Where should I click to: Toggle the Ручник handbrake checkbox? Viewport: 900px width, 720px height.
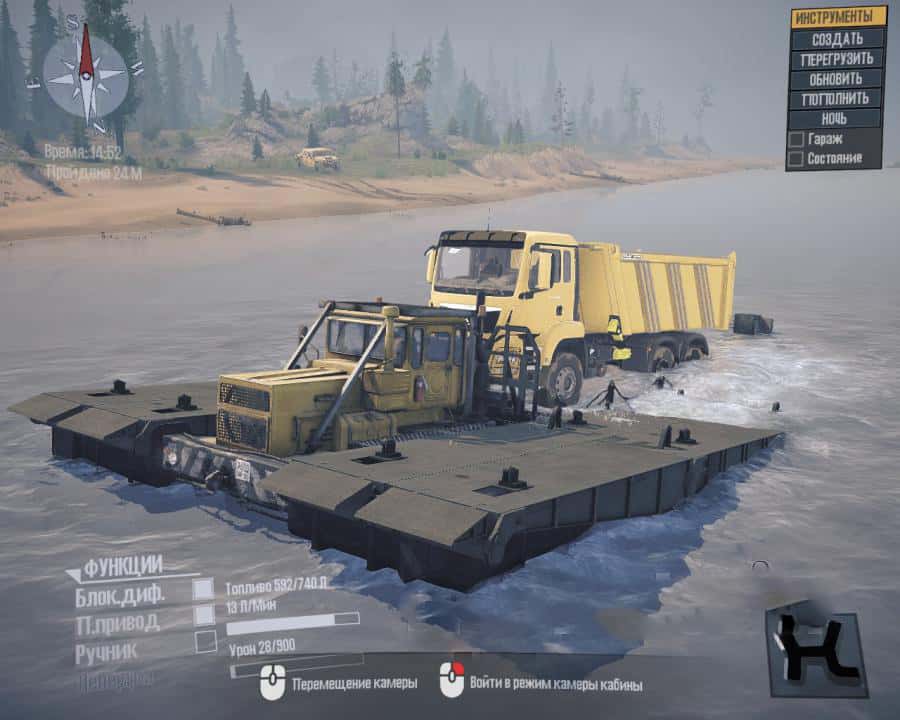[x=206, y=642]
